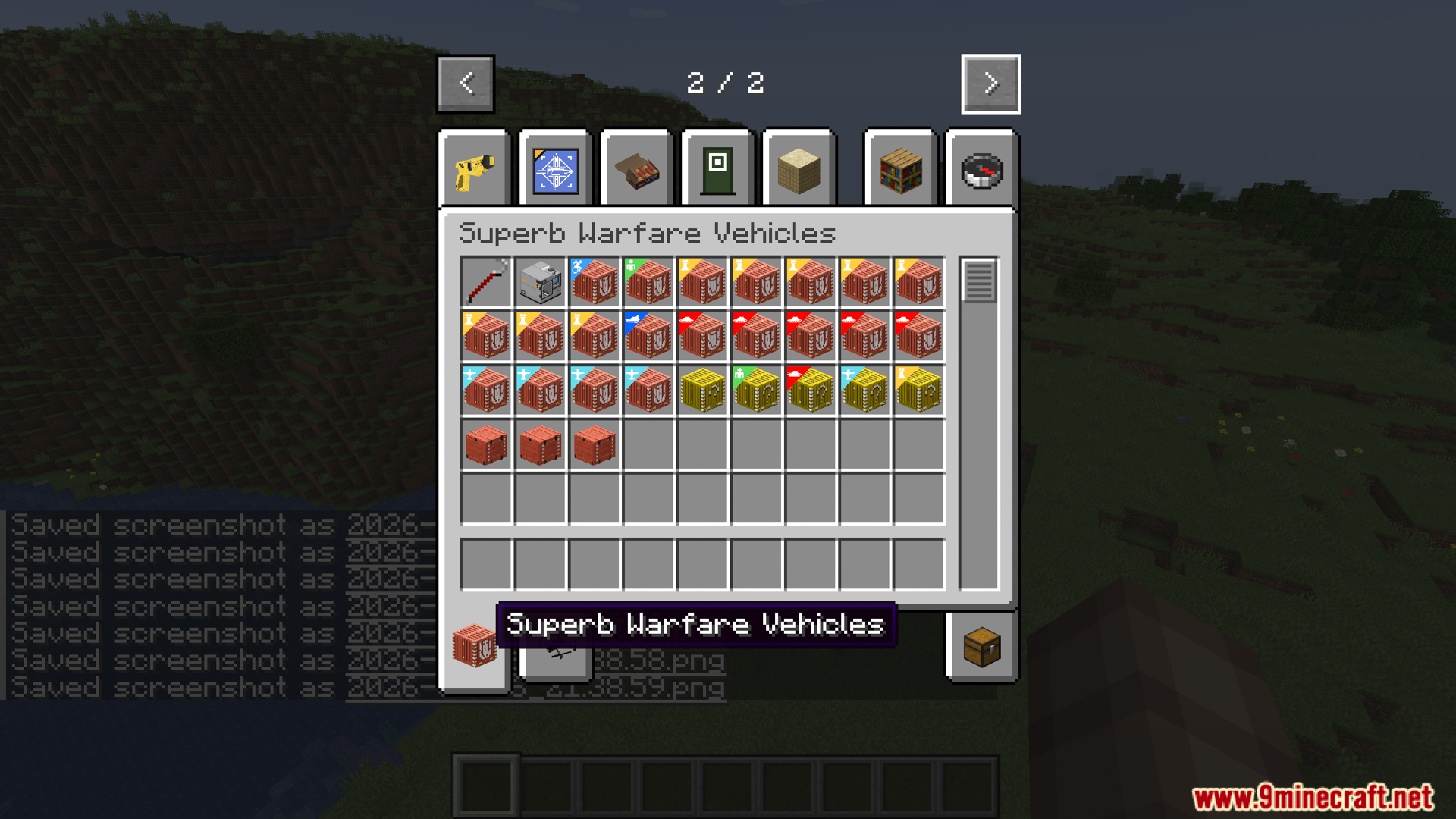The height and width of the screenshot is (819, 1456).
Task: Open the shell ammo box tab
Action: pos(635,168)
